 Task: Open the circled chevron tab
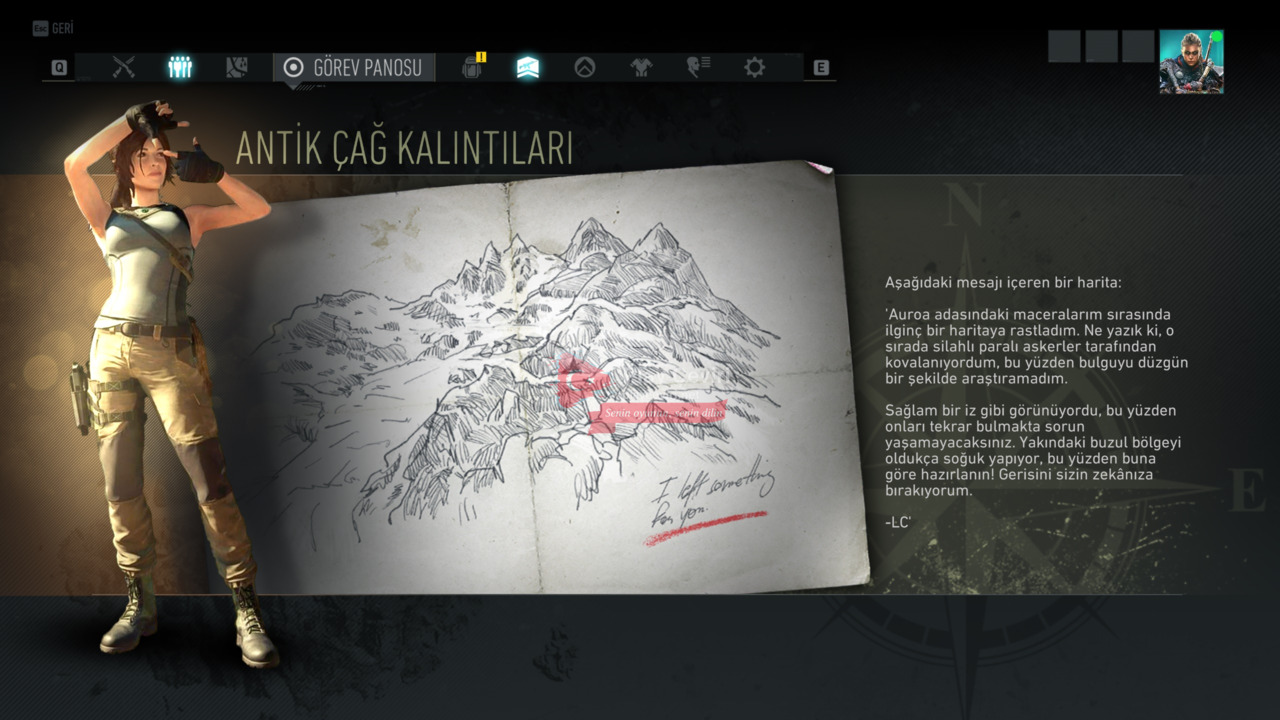[x=585, y=67]
